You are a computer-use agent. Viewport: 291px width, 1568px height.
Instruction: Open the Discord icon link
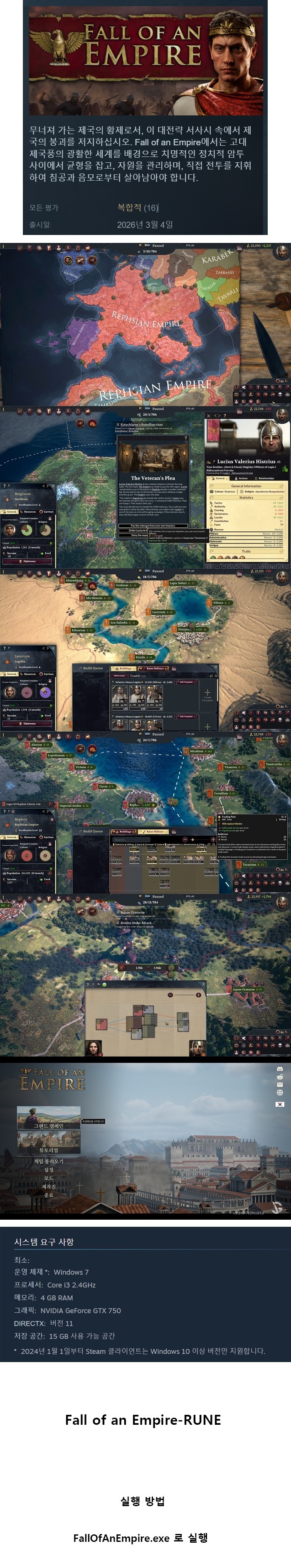(x=280, y=1069)
